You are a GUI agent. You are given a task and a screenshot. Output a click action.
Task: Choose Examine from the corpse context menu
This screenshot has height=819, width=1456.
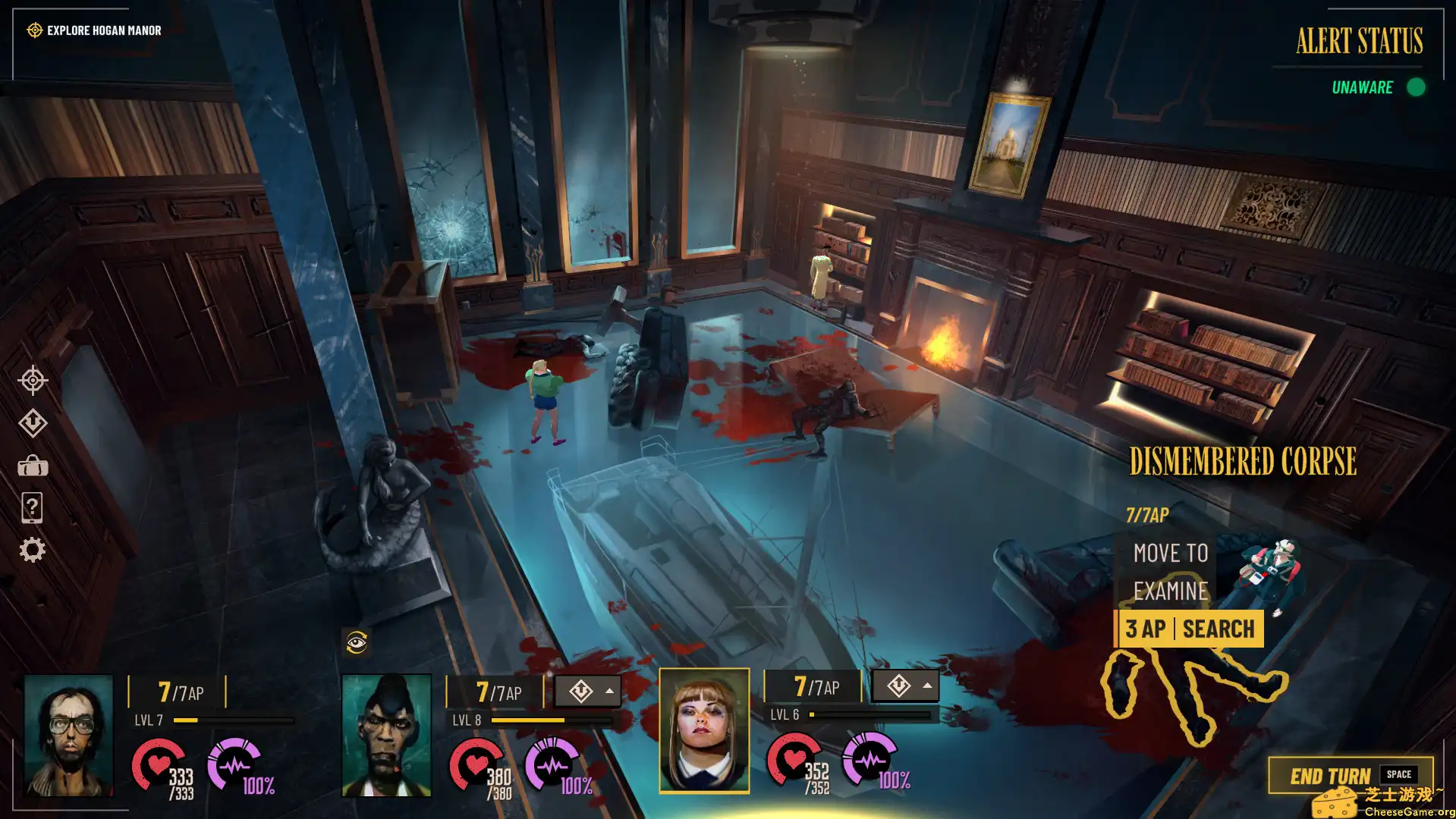point(1170,591)
